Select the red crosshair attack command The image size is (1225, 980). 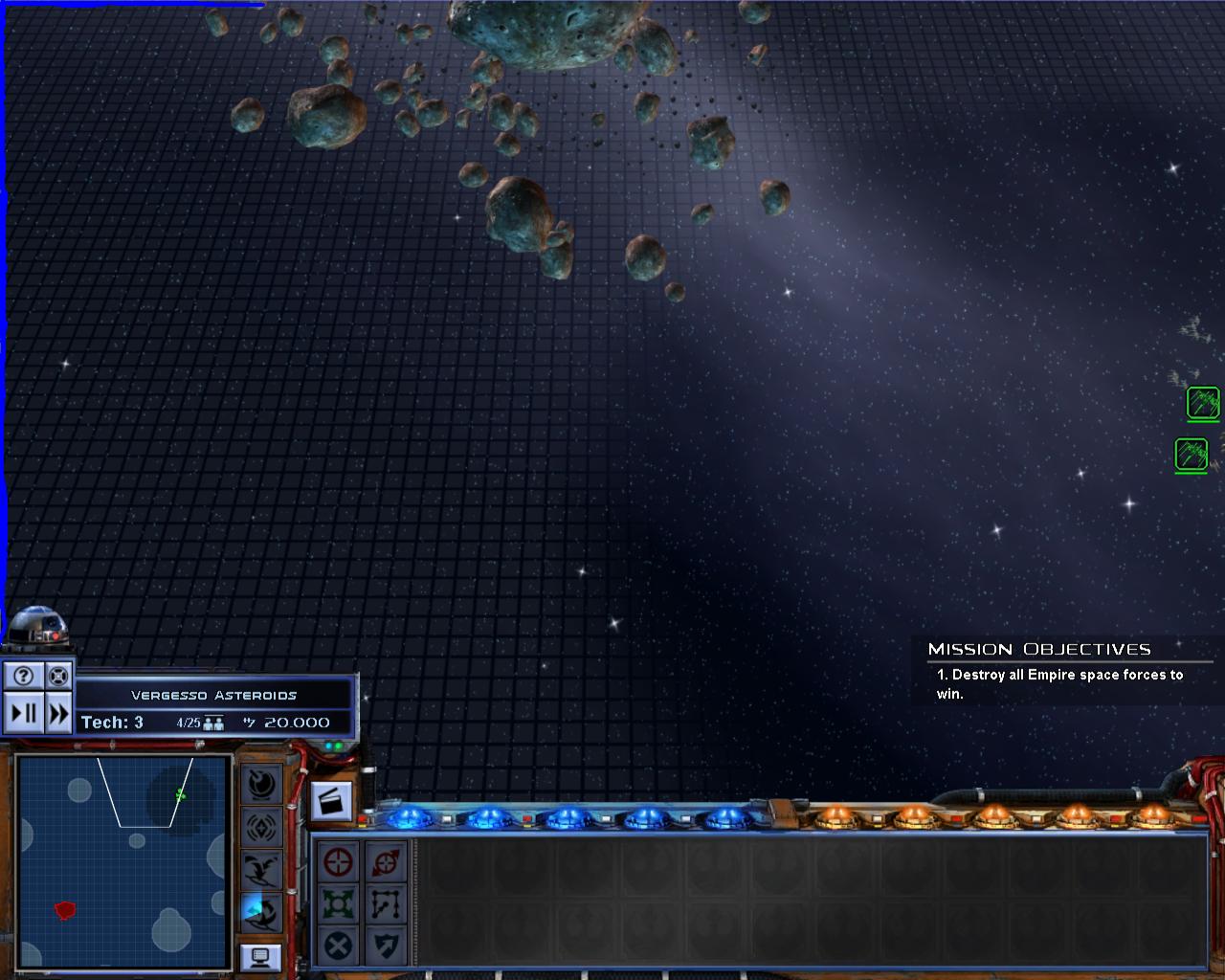coord(339,861)
